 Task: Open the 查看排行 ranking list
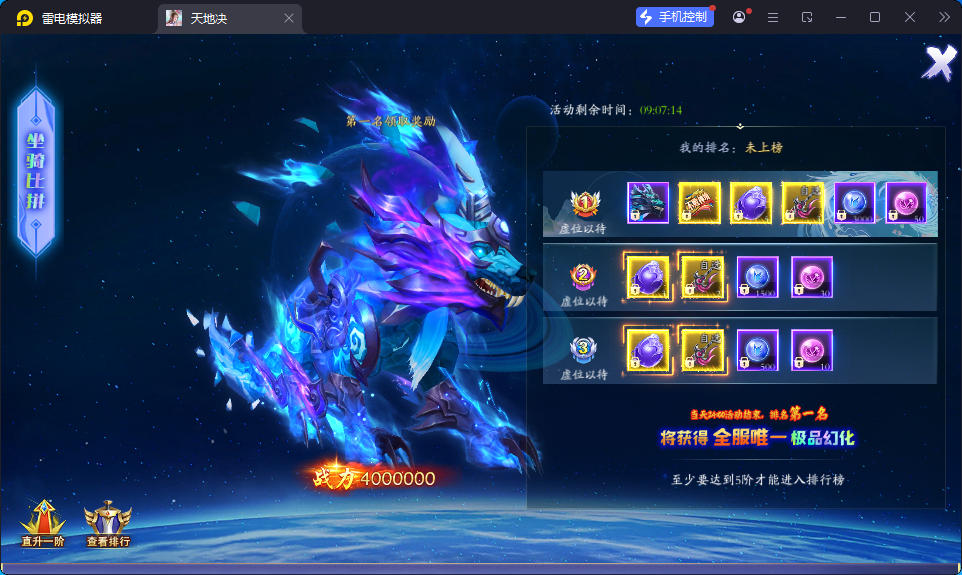pos(108,522)
